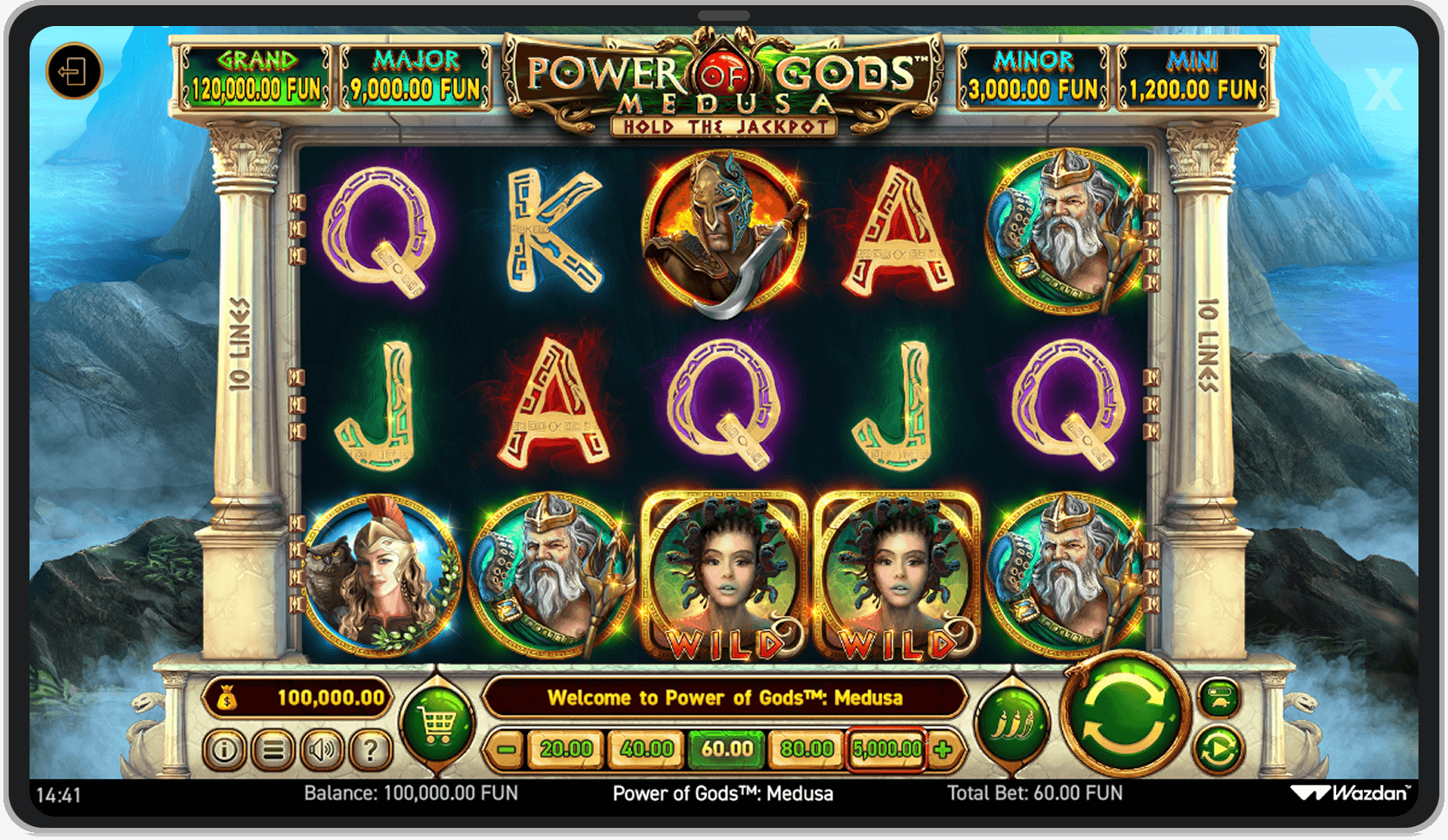Image resolution: width=1448 pixels, height=840 pixels.
Task: Increase bet with the plus stepper
Action: (944, 747)
